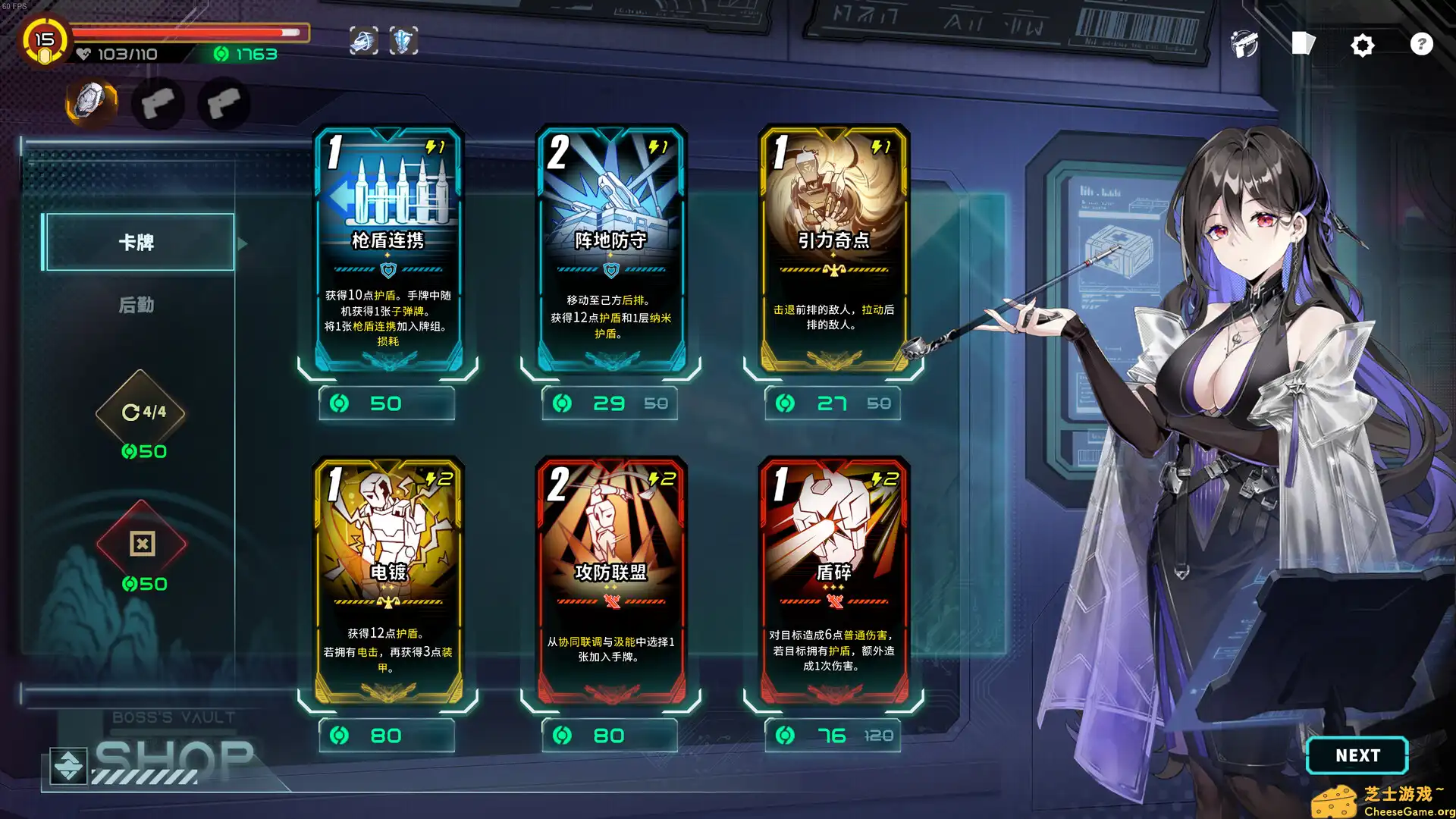This screenshot has height=819, width=1456.
Task: Switch to the 后勤 tab
Action: point(138,305)
